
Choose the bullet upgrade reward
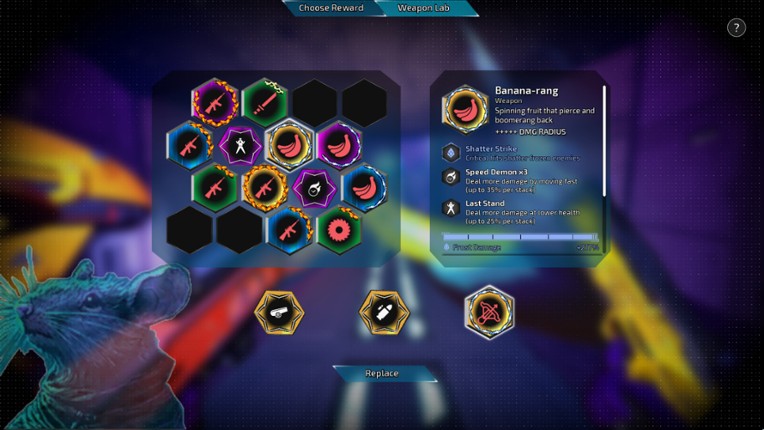point(384,312)
